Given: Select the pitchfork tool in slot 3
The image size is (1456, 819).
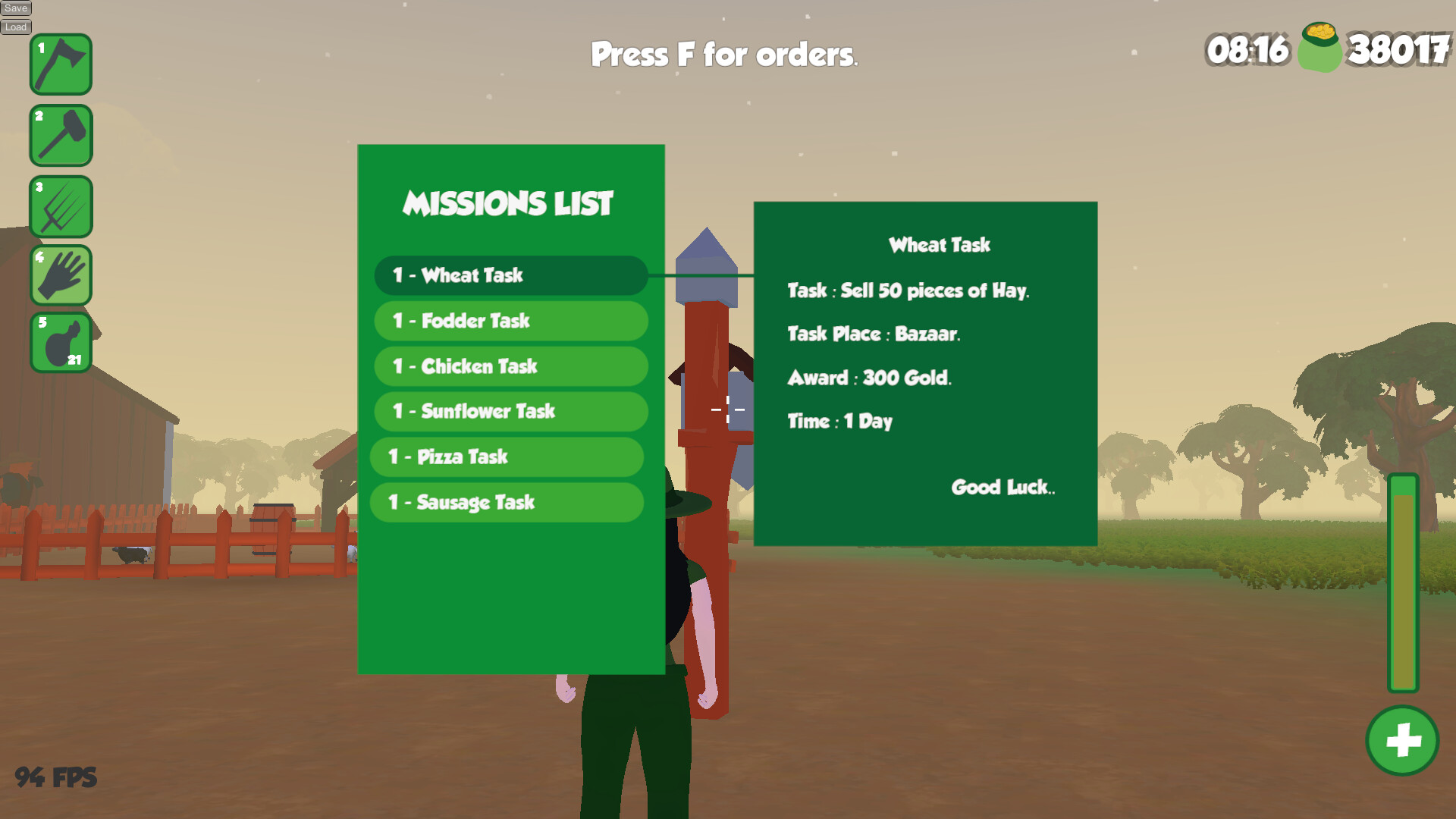Looking at the screenshot, I should pyautogui.click(x=61, y=206).
